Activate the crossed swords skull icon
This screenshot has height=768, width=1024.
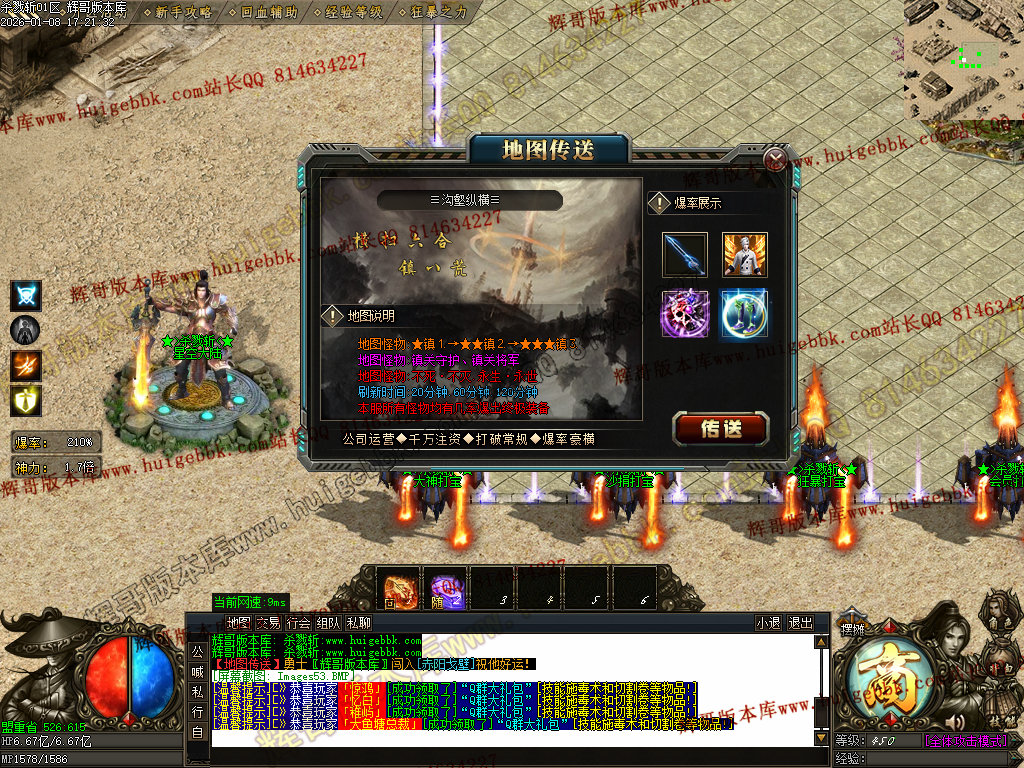coord(25,295)
